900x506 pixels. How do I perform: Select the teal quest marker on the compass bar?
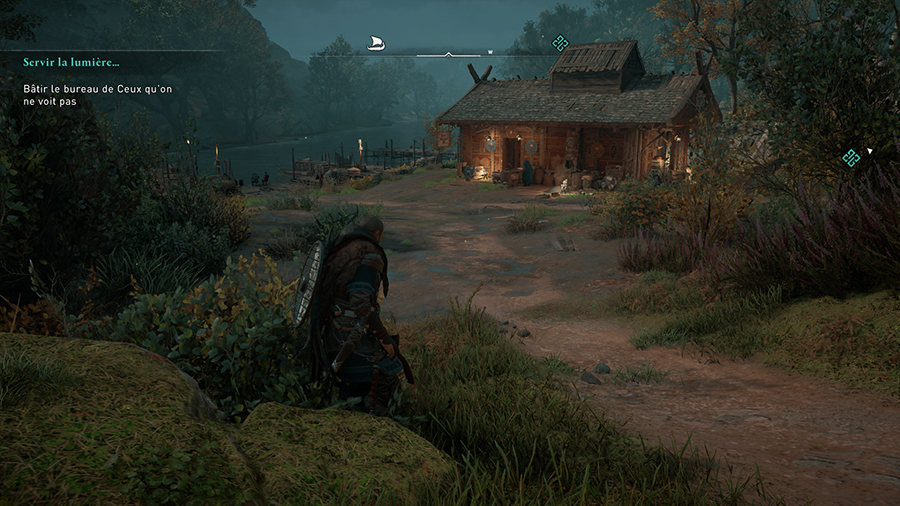pos(560,42)
